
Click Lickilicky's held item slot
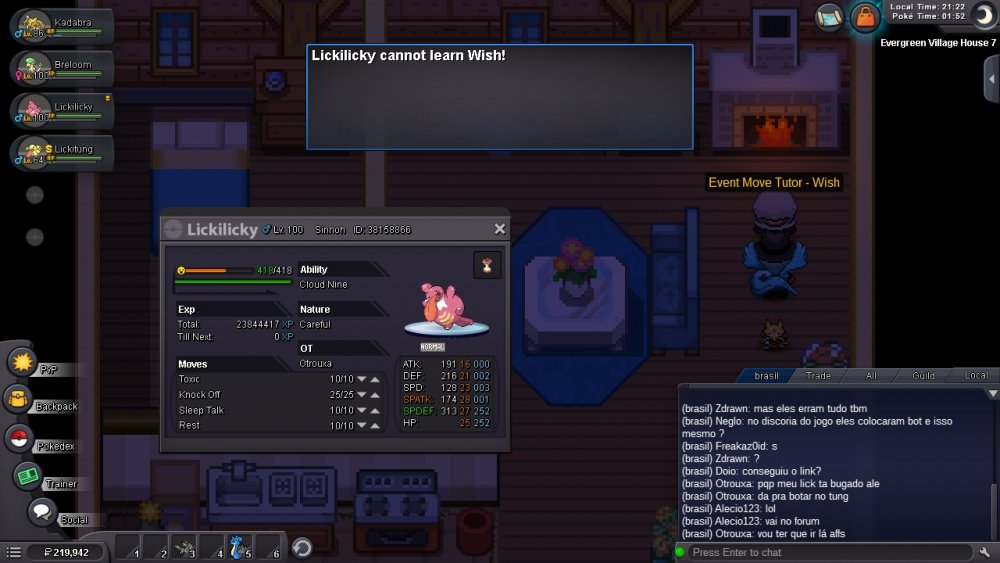[x=487, y=265]
